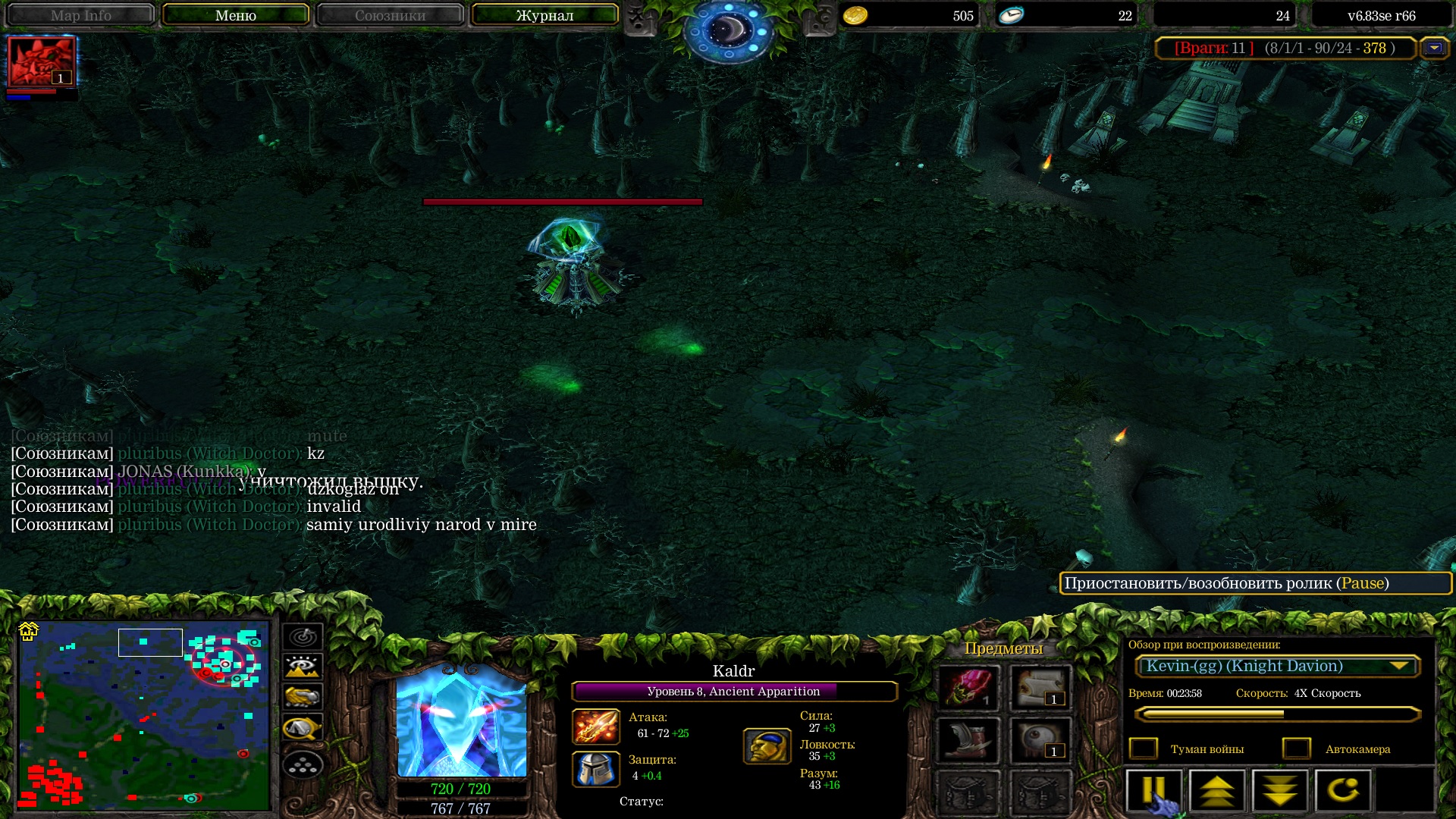Click the Map Info button
The height and width of the screenshot is (819, 1456).
click(x=80, y=15)
